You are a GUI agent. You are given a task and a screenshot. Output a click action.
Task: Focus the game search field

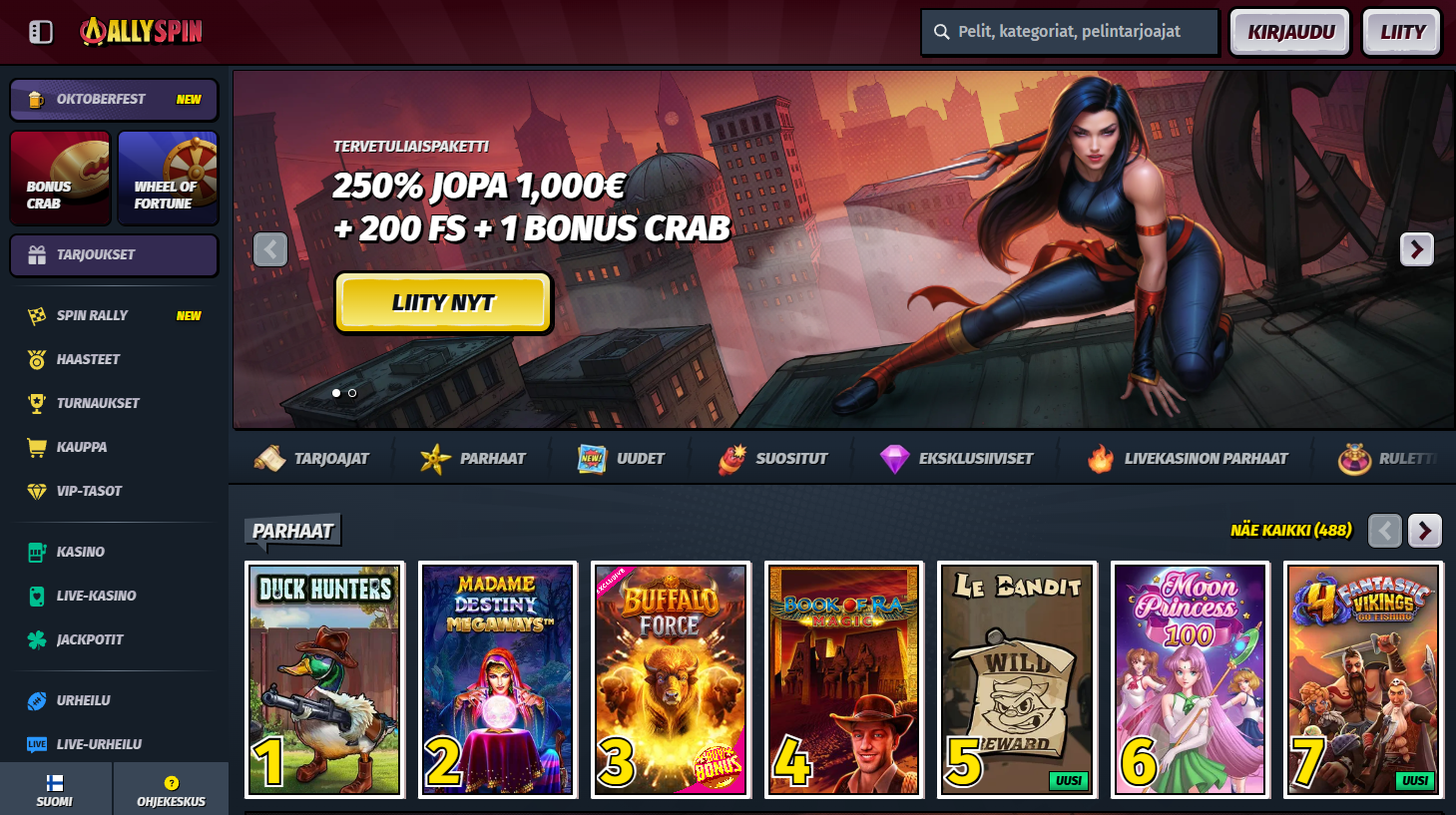click(x=1070, y=32)
